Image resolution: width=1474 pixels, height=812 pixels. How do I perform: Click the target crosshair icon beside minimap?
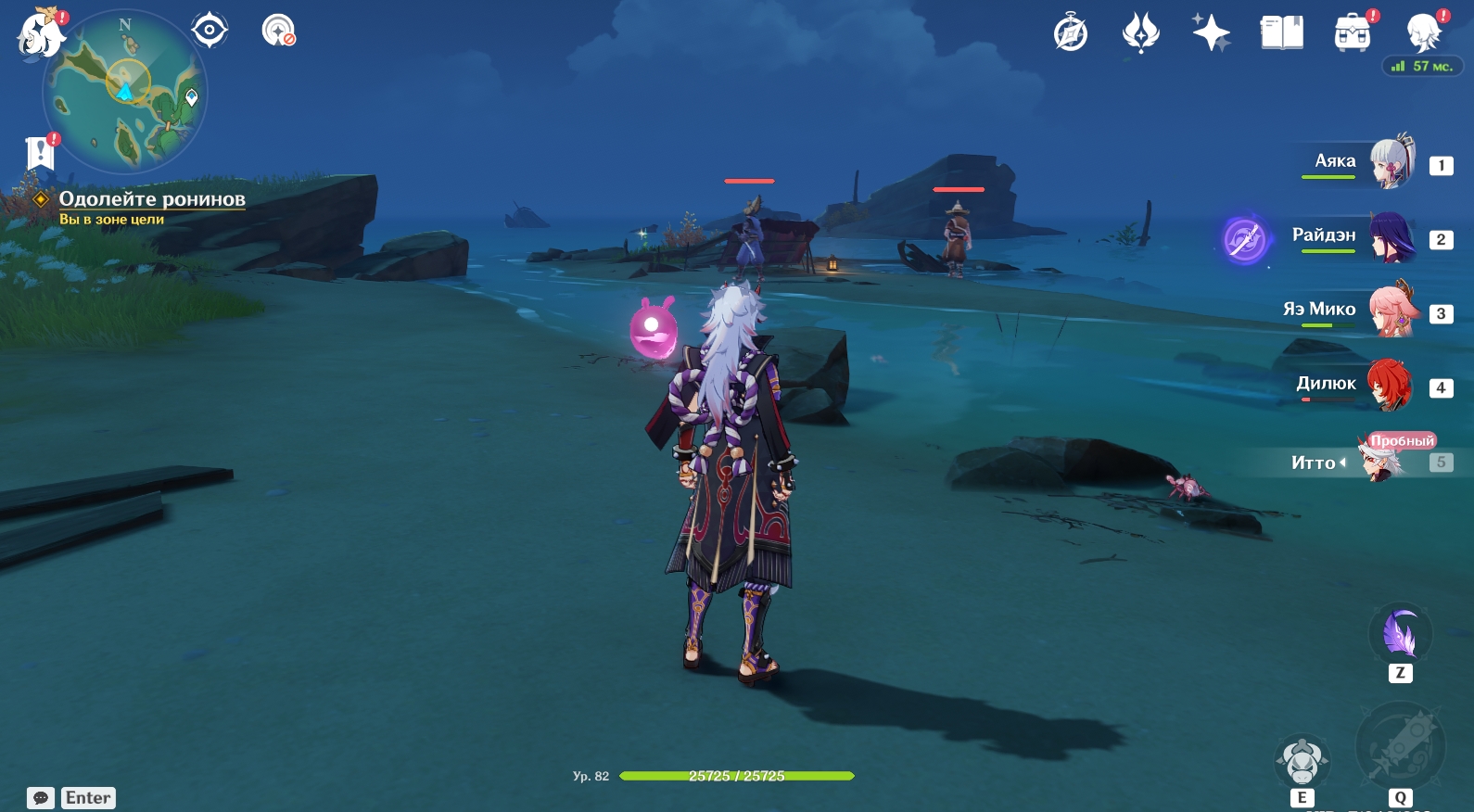pos(210,31)
